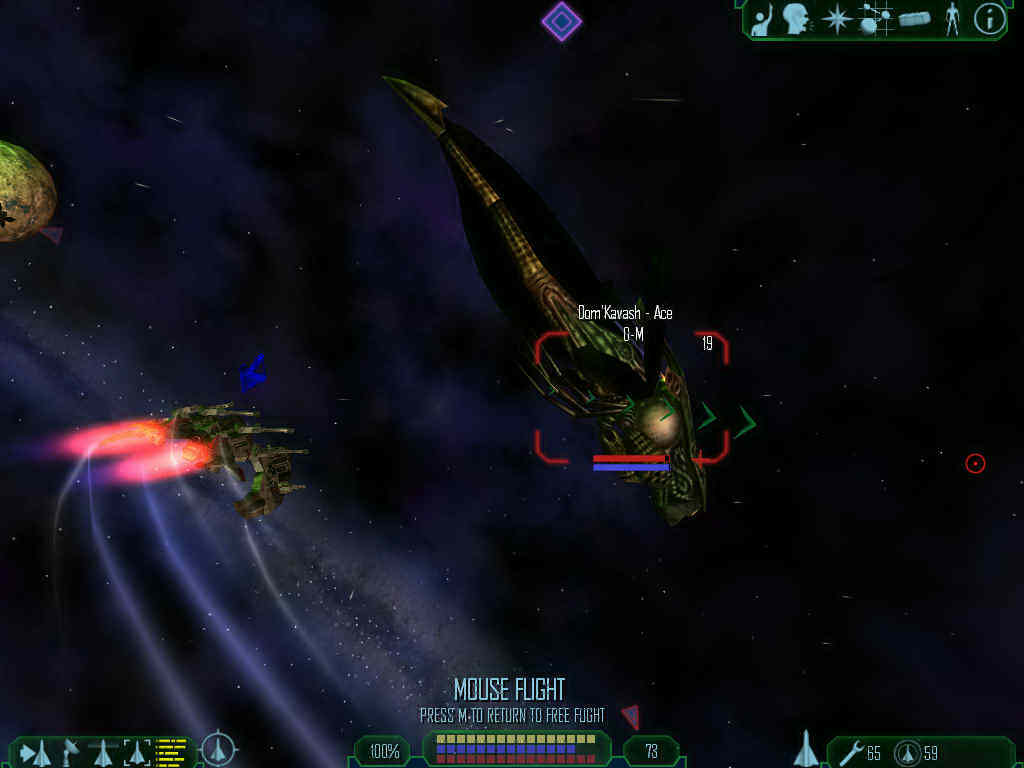Open the talking head chat icon
Screen dimensions: 1024x768
[796, 19]
